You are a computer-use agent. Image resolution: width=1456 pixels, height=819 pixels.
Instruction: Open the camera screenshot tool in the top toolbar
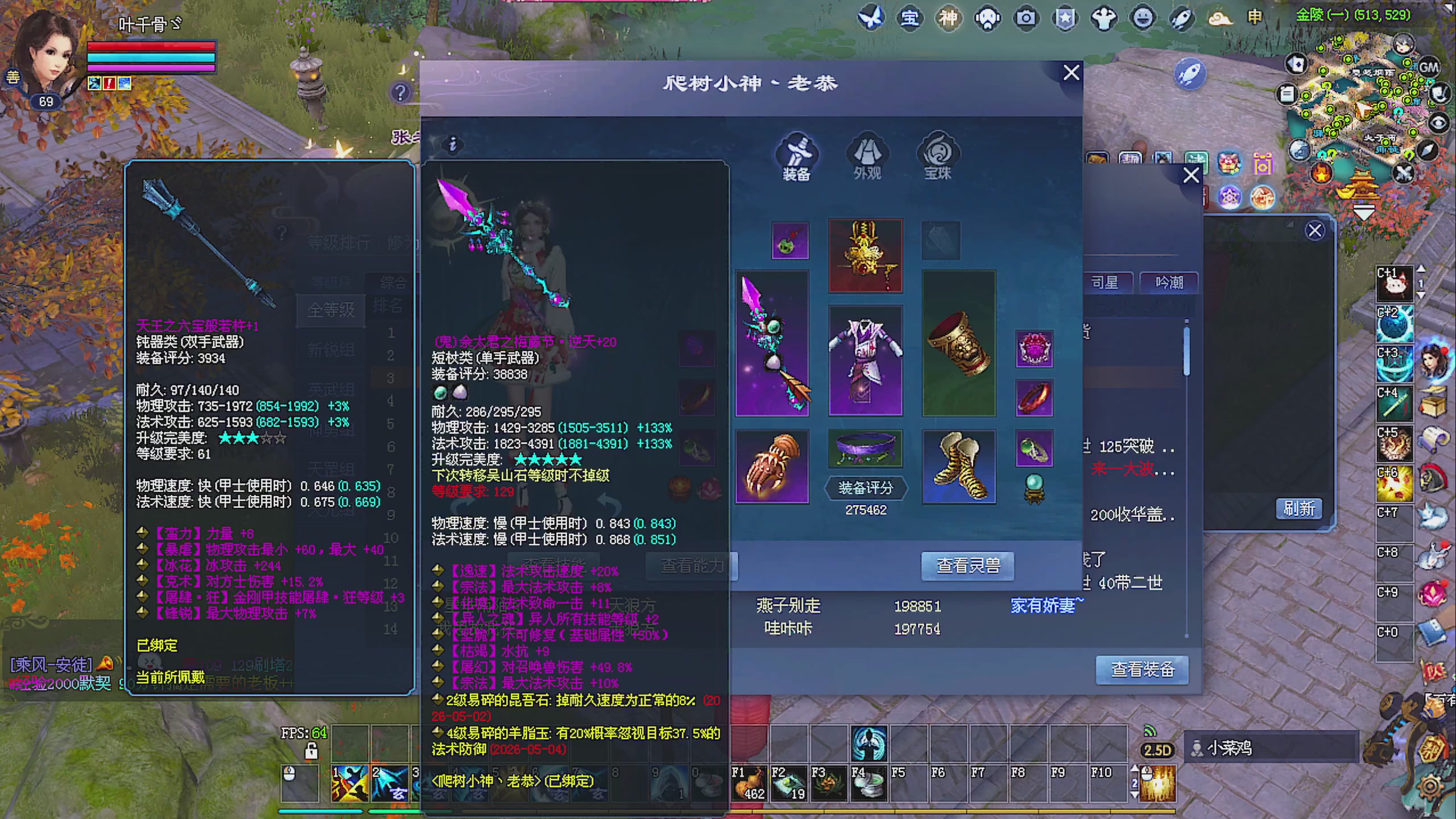[x=1025, y=19]
